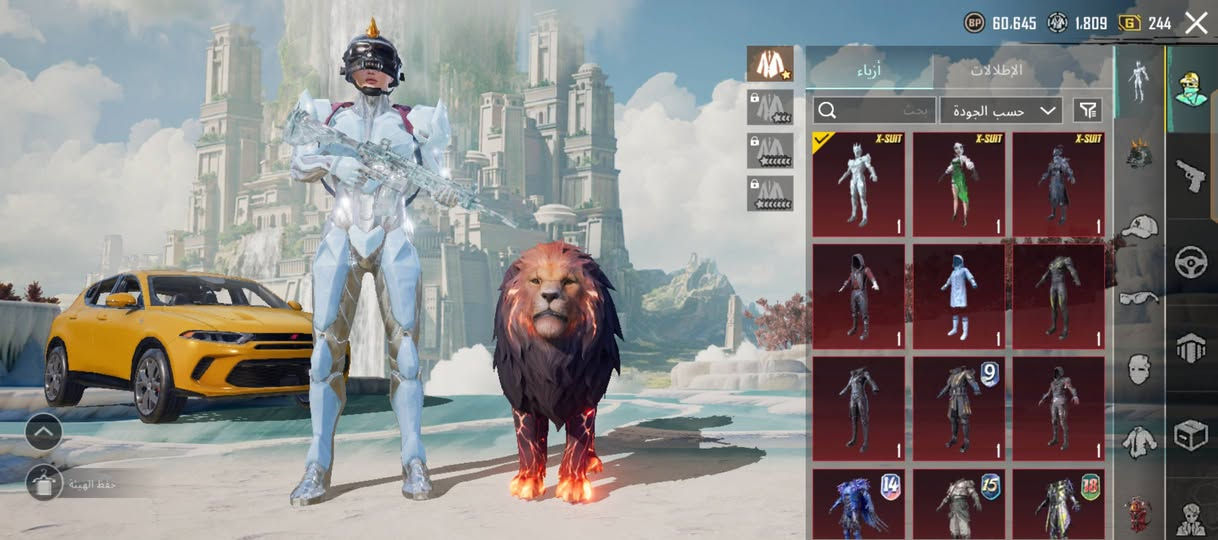Screen dimensions: 1218x540
Task: Open the steering wheel vehicles category
Action: click(x=1190, y=262)
